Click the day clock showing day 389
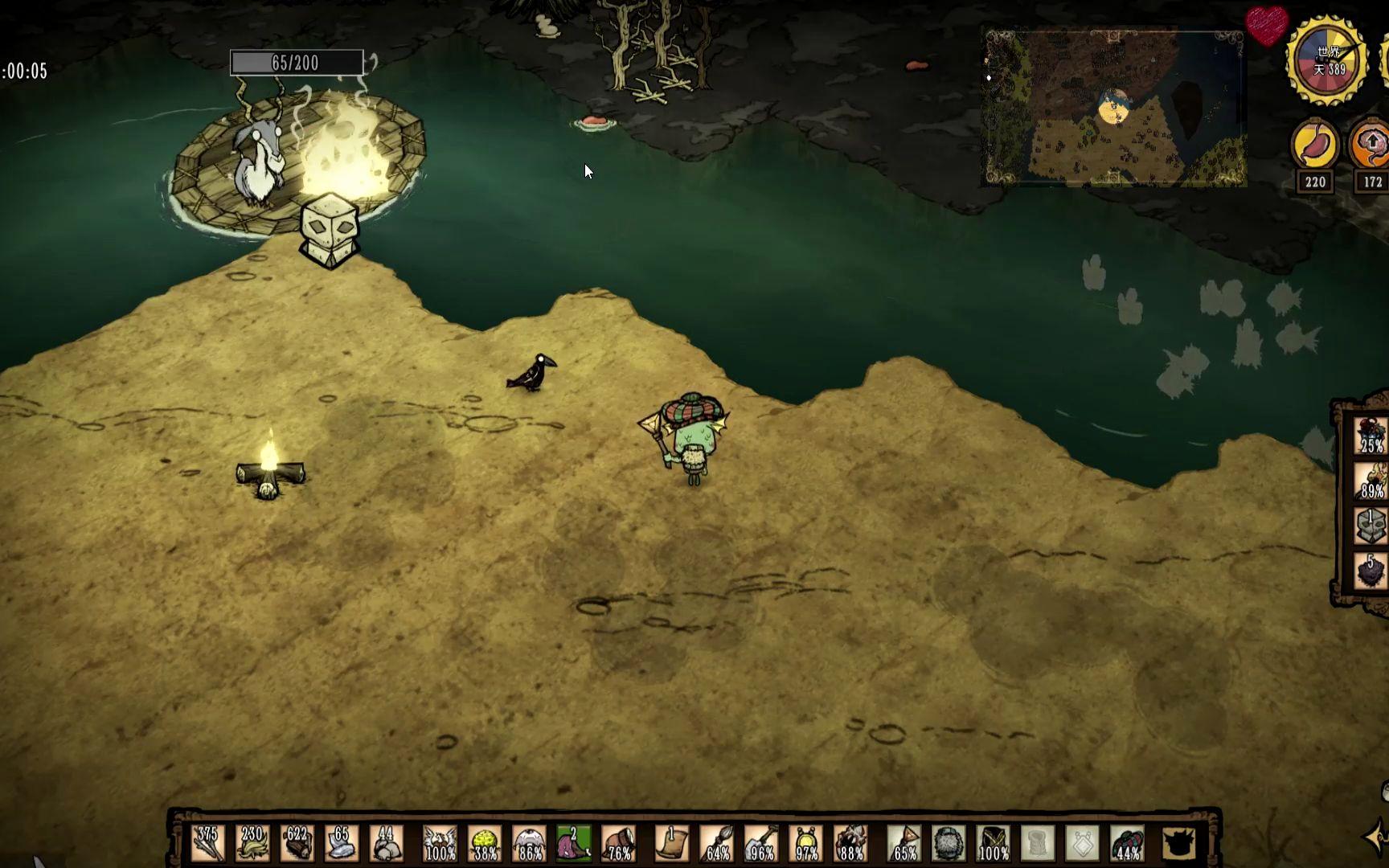 (x=1327, y=61)
